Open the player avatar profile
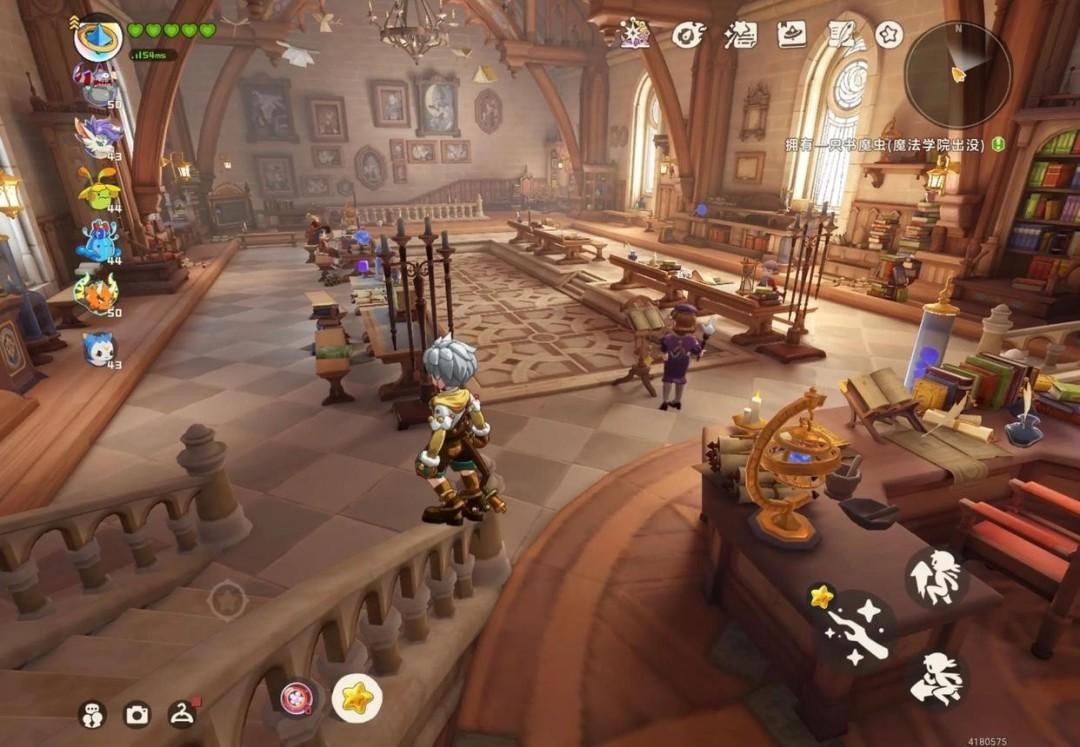Viewport: 1080px width, 747px height. pyautogui.click(x=98, y=38)
